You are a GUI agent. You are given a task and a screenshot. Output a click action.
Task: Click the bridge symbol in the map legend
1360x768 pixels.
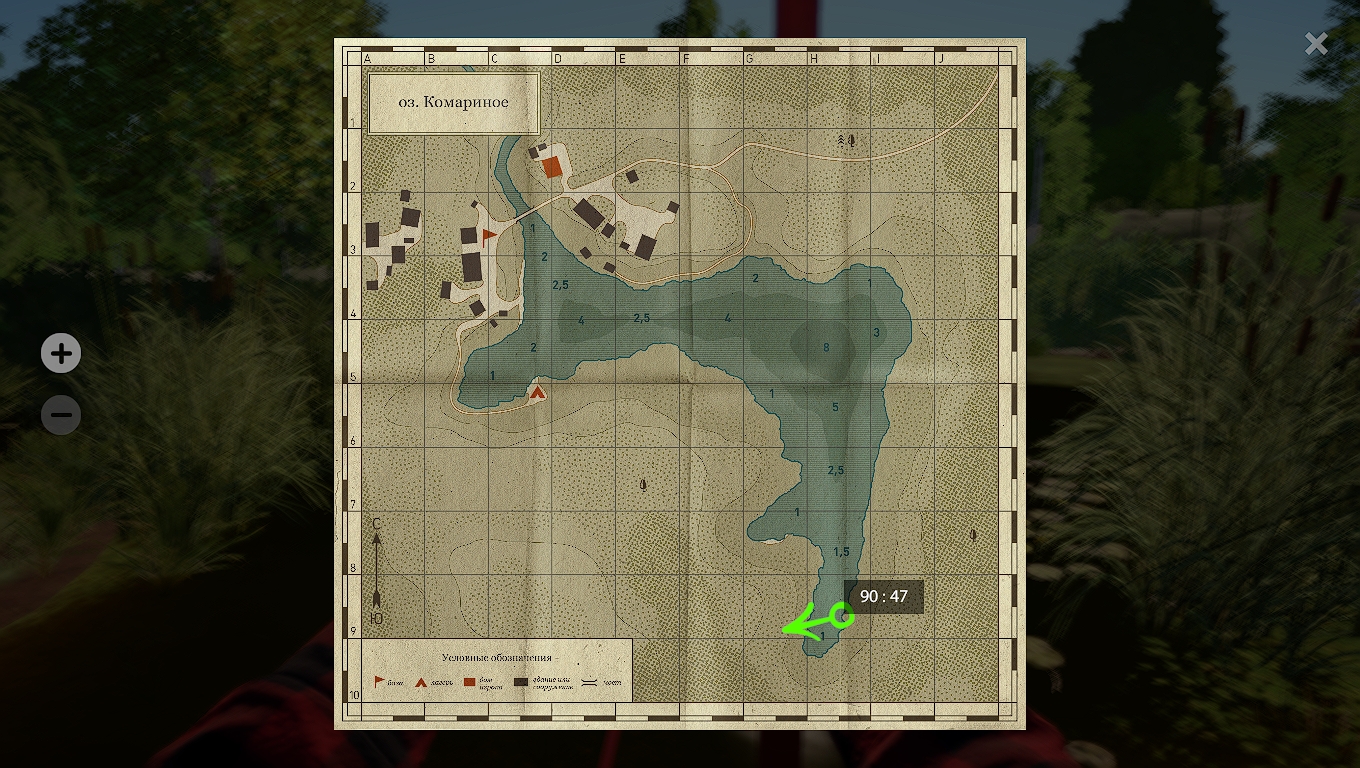(x=588, y=682)
